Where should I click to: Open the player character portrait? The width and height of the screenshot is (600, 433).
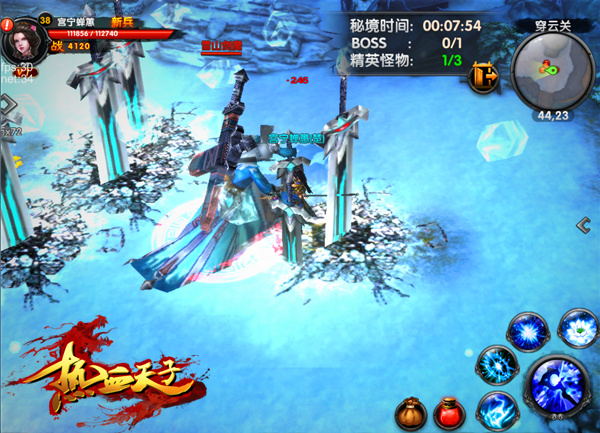point(21,40)
